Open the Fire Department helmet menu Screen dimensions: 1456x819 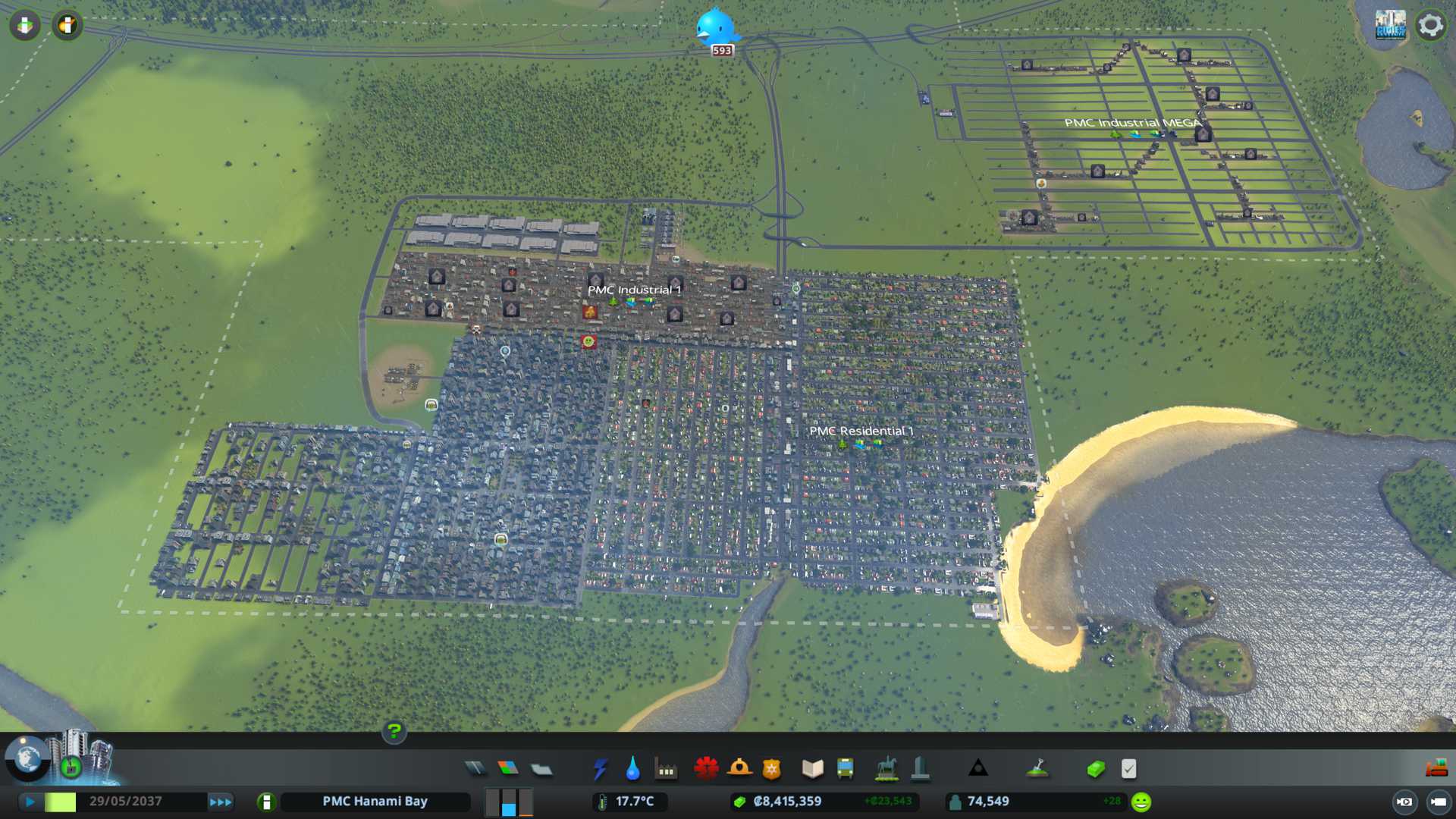739,769
